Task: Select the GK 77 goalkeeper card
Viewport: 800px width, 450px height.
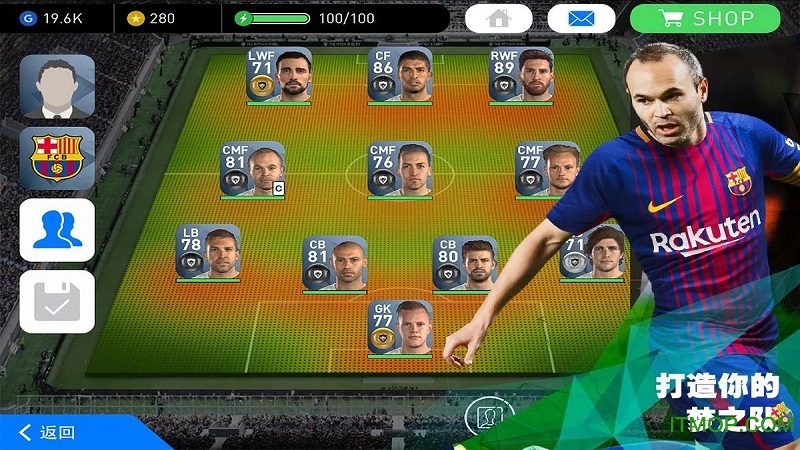Action: [399, 328]
